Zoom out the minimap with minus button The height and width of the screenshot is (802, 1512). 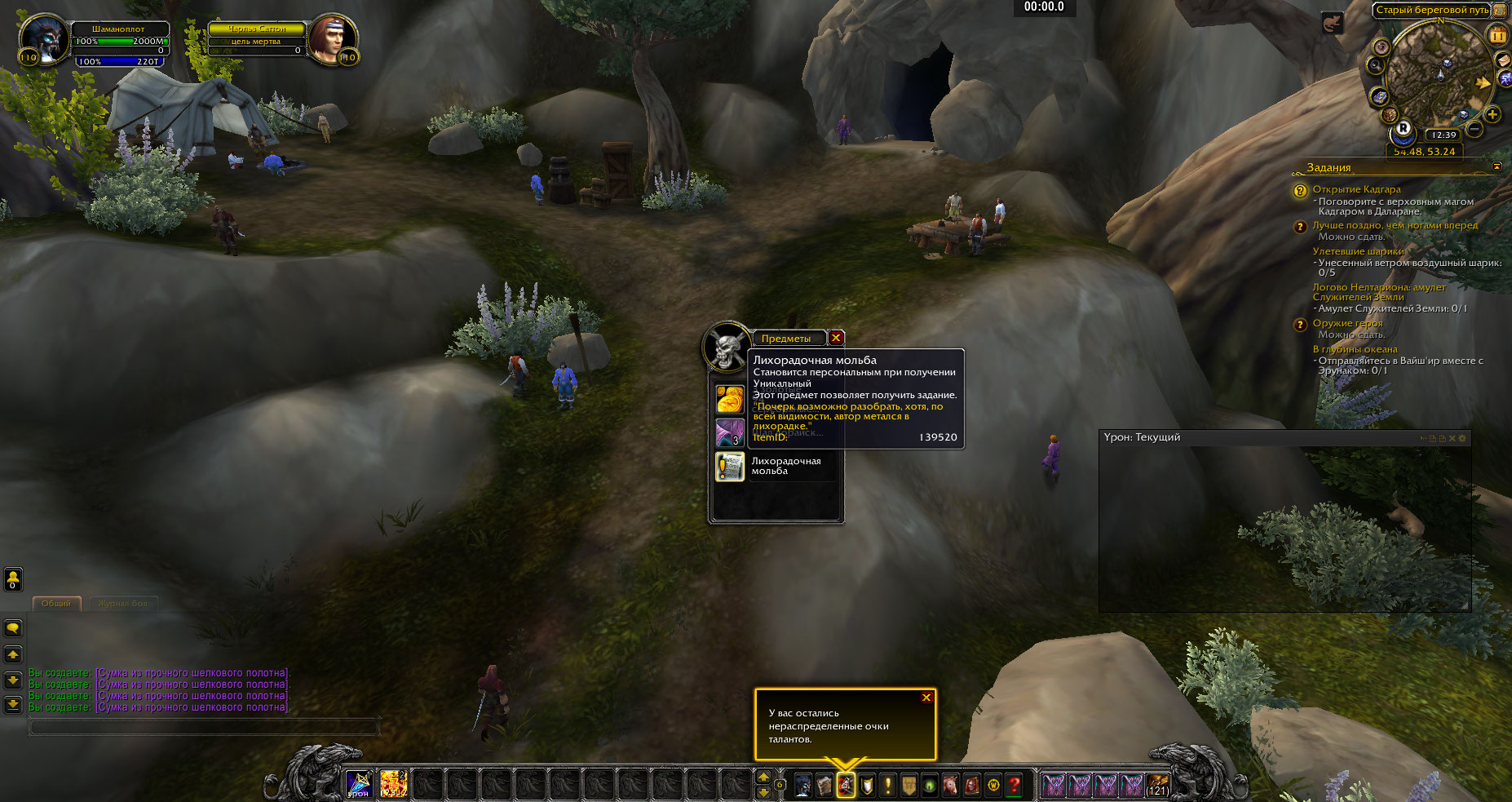pos(1475,129)
